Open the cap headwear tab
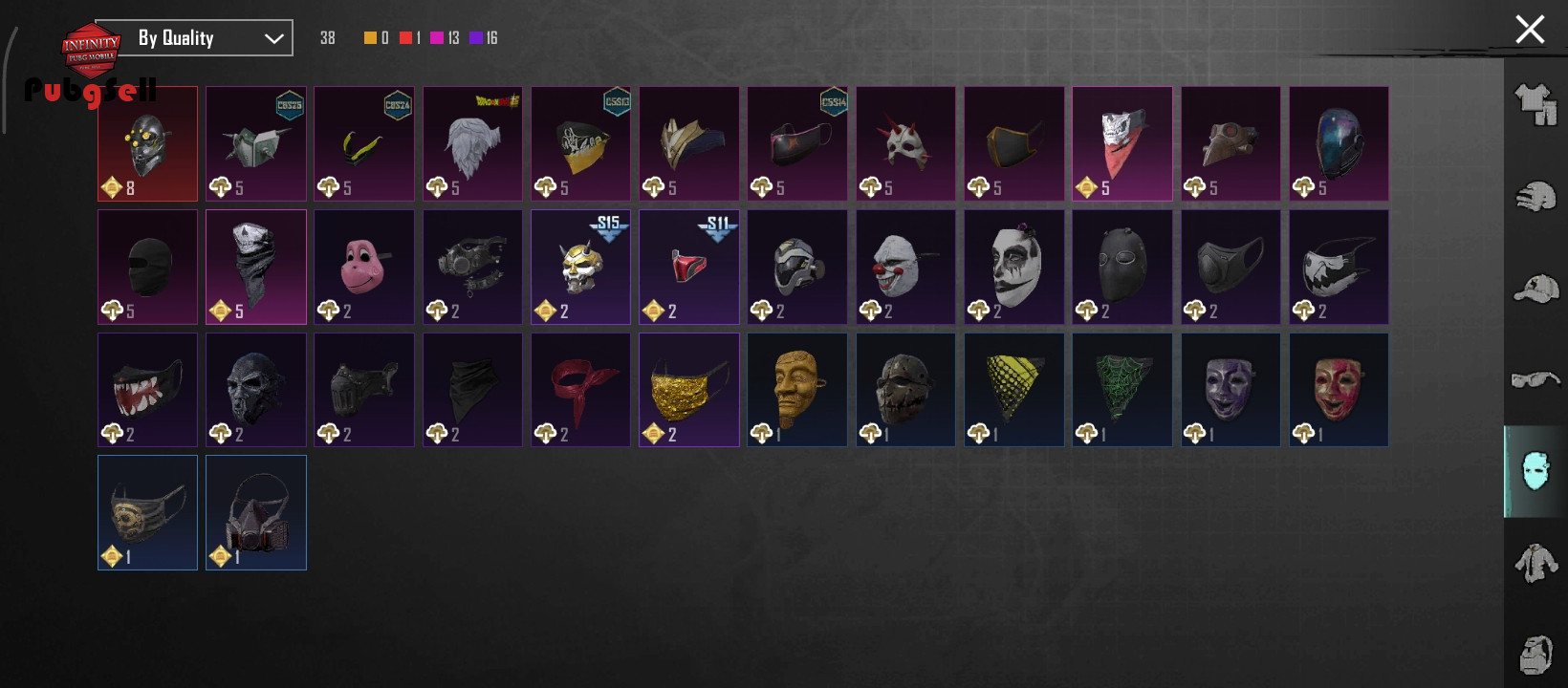The height and width of the screenshot is (688, 1568). 1535,289
